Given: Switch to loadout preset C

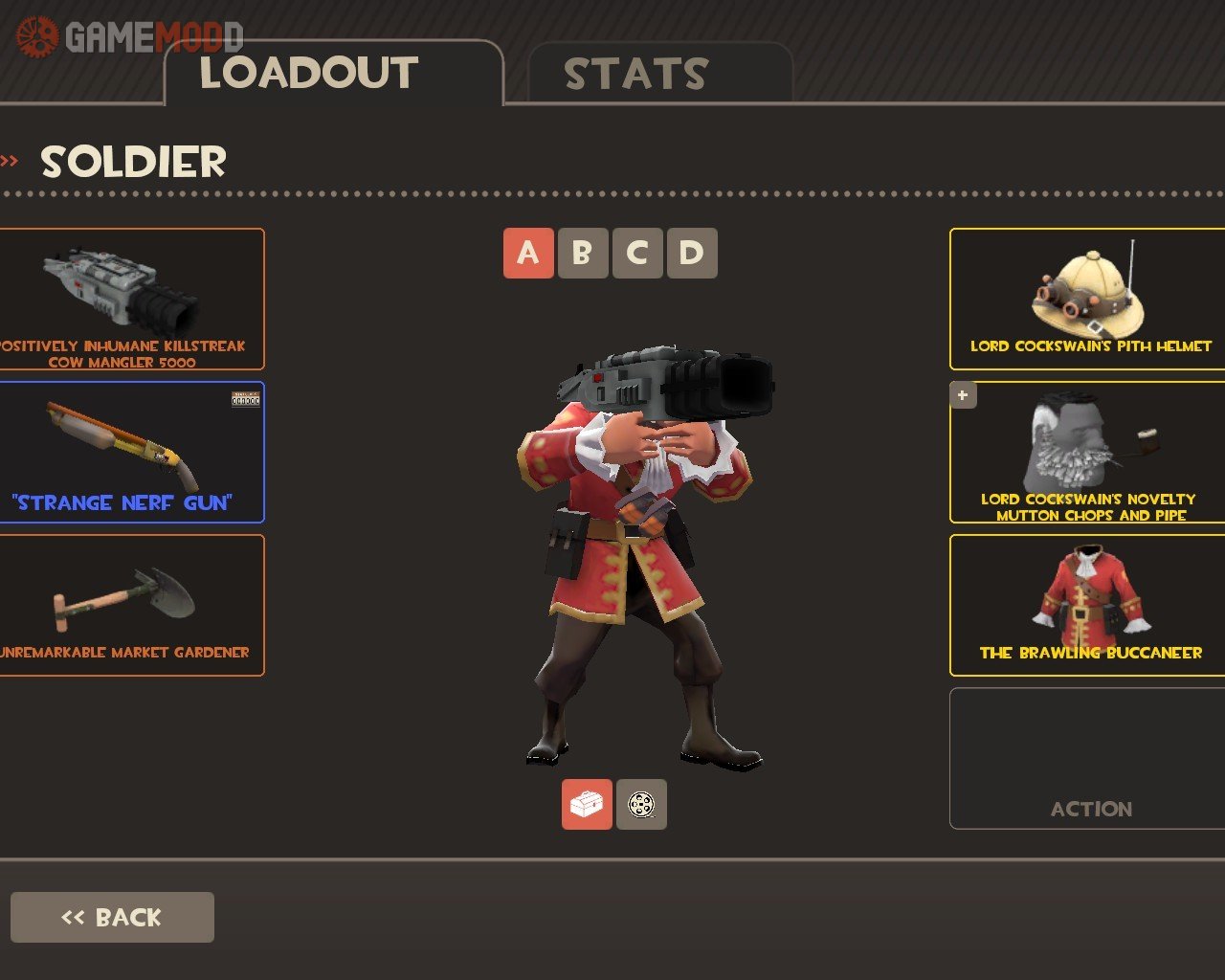Looking at the screenshot, I should (x=636, y=254).
